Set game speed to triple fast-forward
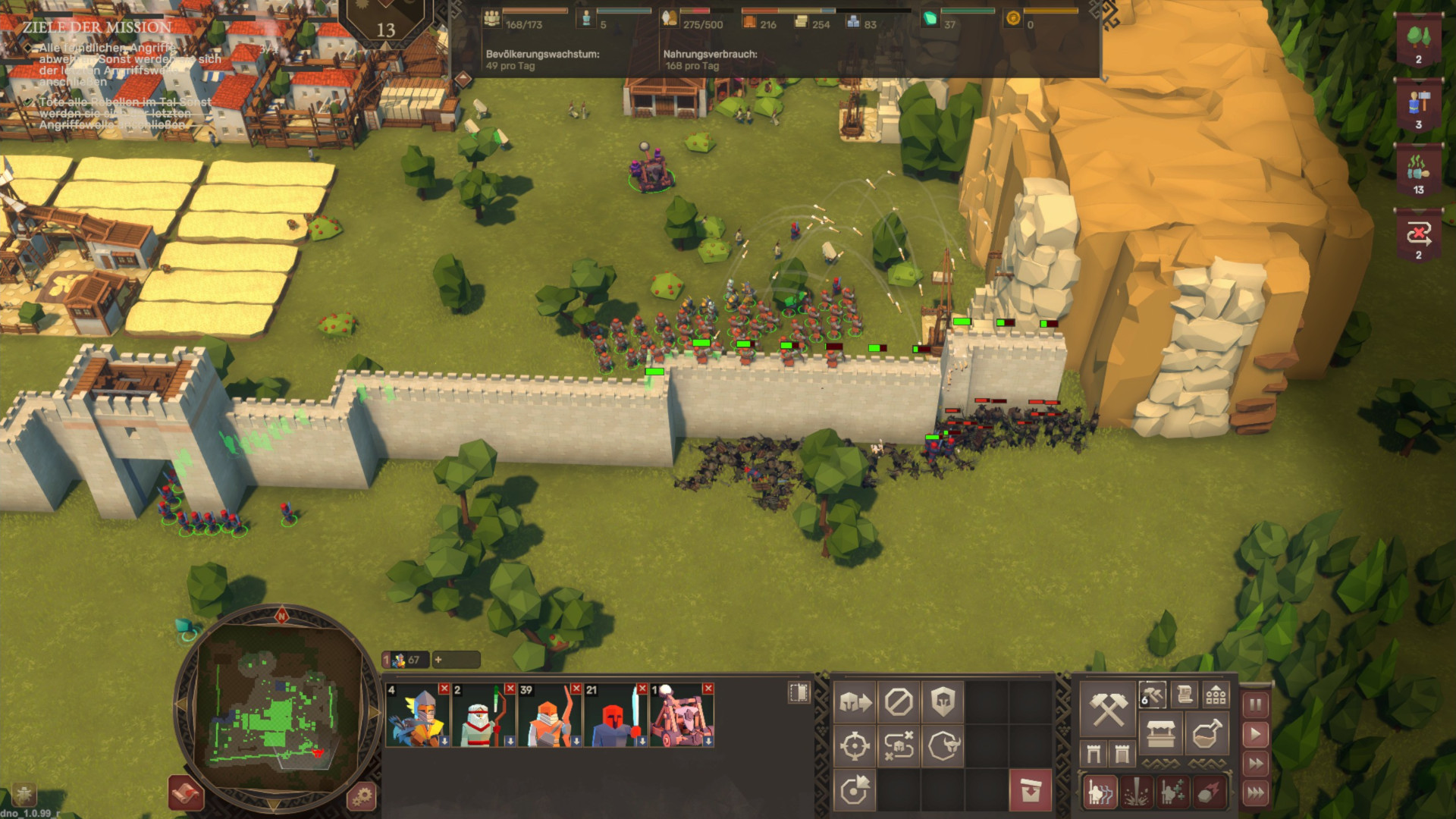The height and width of the screenshot is (819, 1456). click(x=1256, y=793)
